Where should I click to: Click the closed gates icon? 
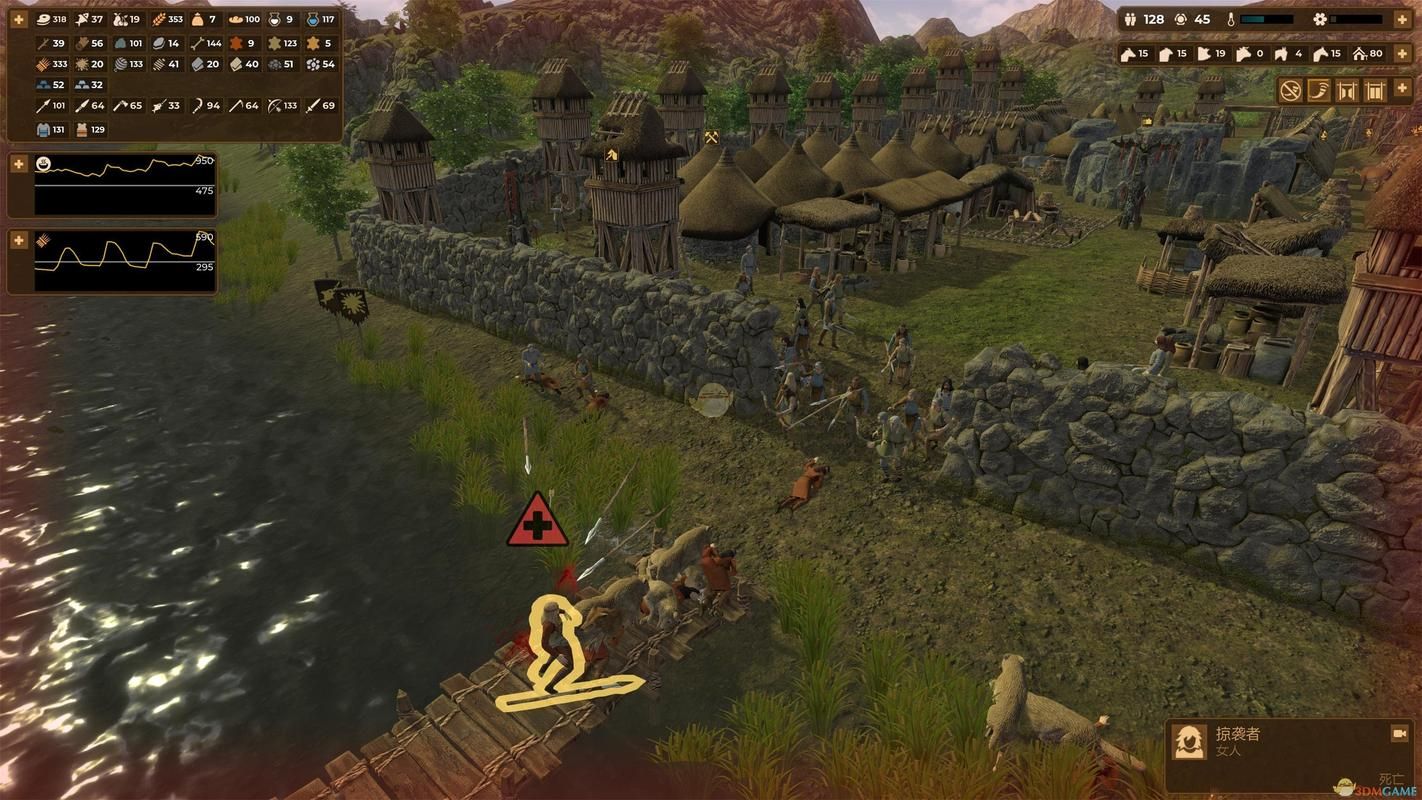(x=1375, y=91)
